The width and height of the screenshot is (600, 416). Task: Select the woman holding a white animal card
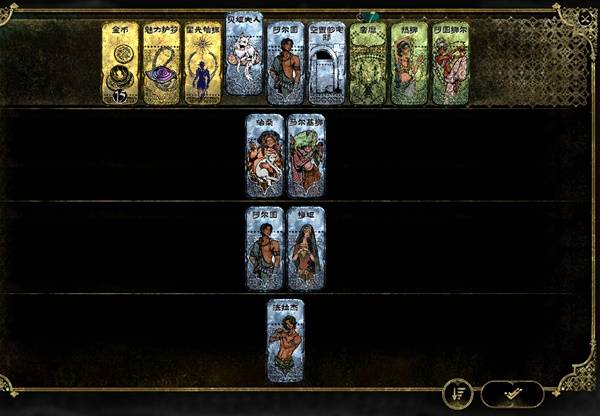(x=265, y=156)
